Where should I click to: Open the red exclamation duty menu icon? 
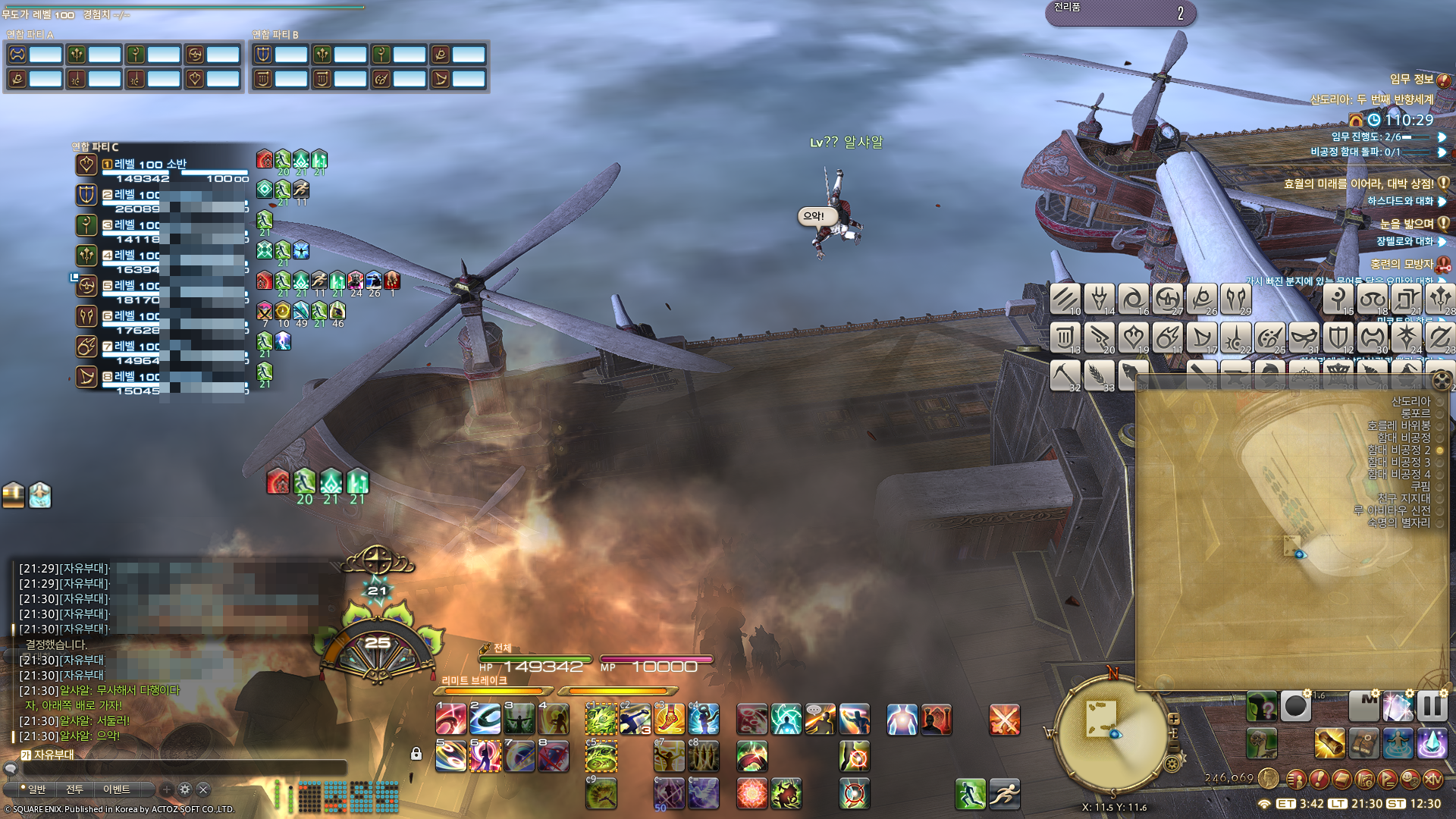click(1319, 779)
